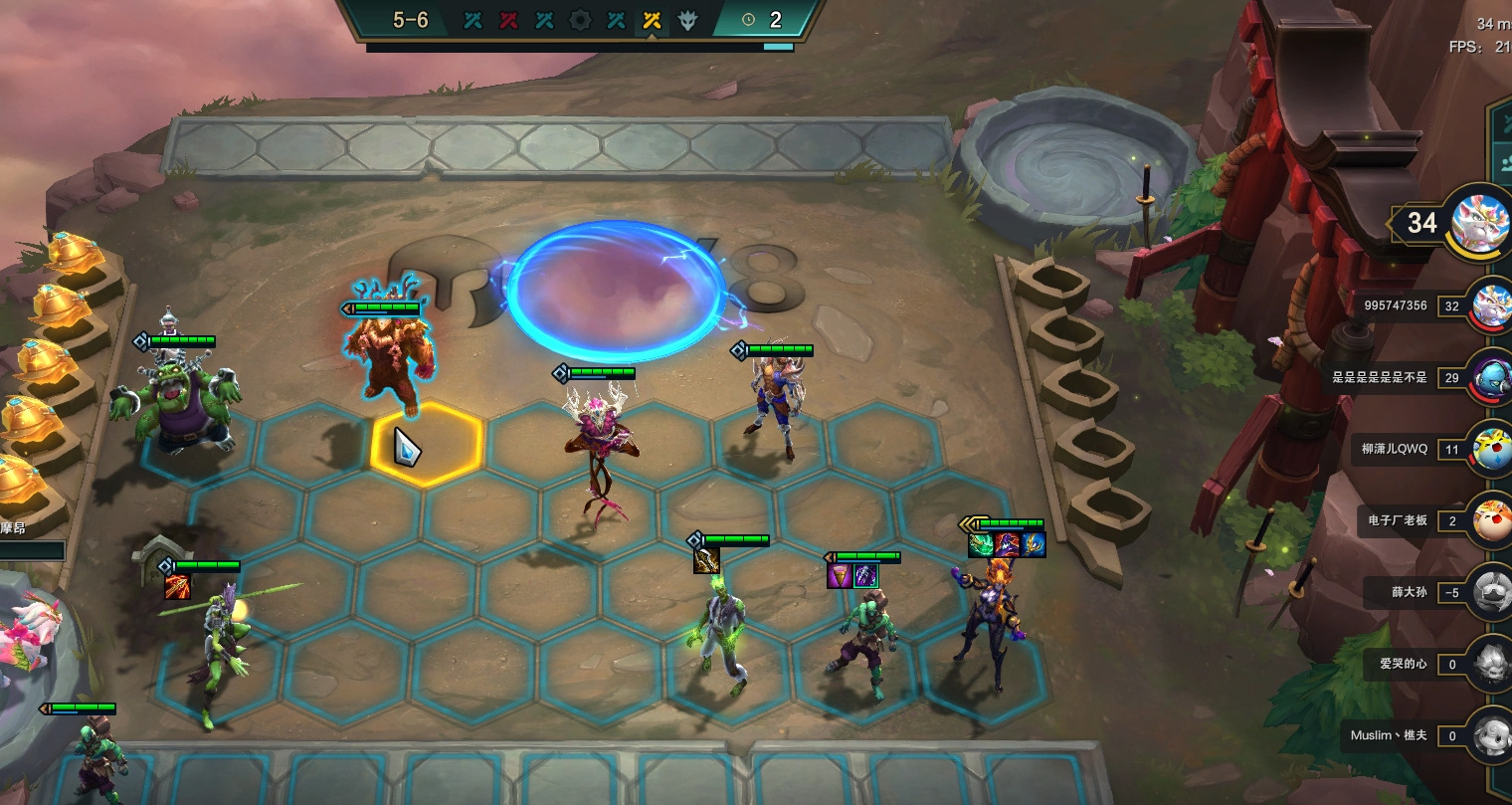
Task: Select the yellow current-round swords icon
Action: tap(652, 20)
